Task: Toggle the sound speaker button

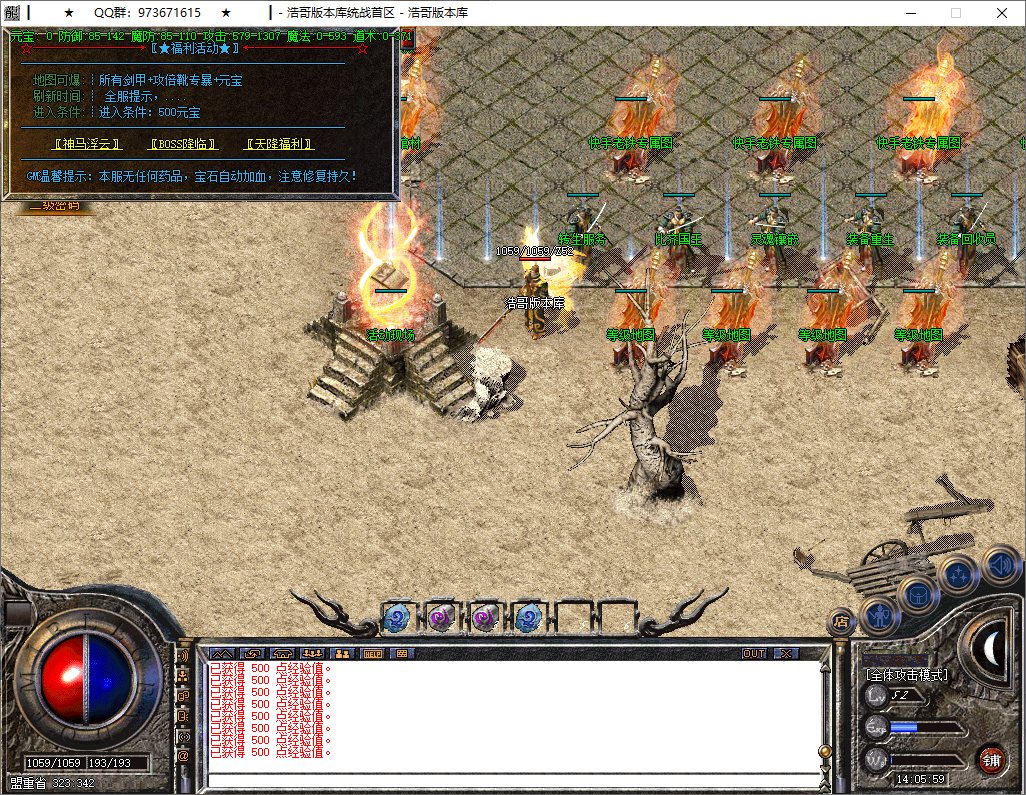Action: (999, 564)
